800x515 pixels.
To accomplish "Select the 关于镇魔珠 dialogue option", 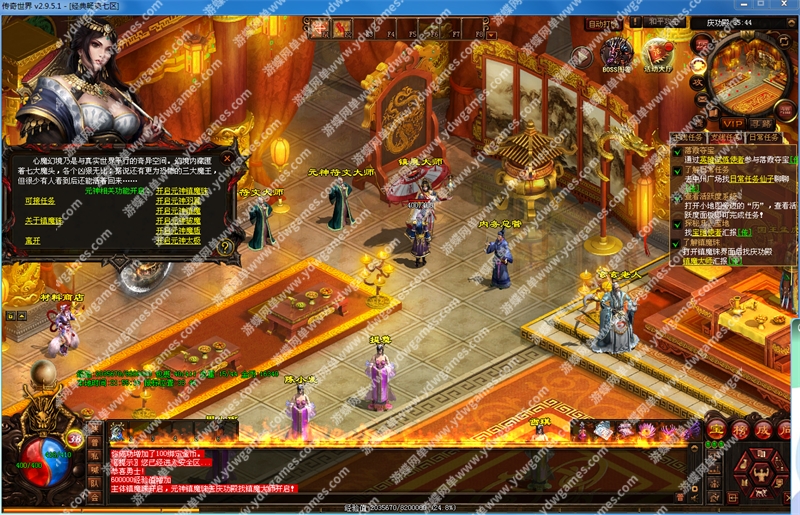I will click(44, 219).
